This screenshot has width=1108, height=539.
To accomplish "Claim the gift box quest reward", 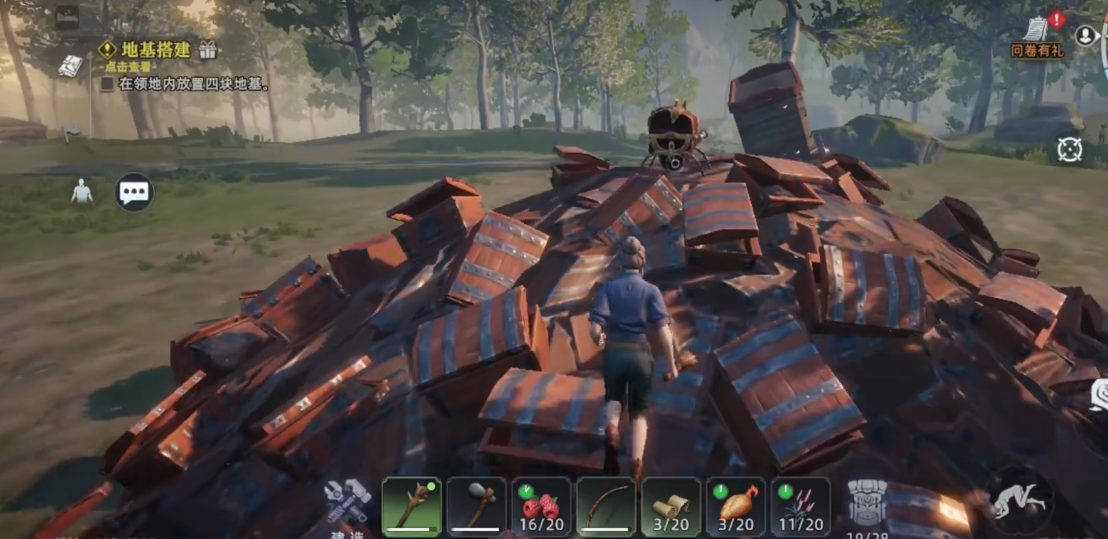I will (208, 49).
